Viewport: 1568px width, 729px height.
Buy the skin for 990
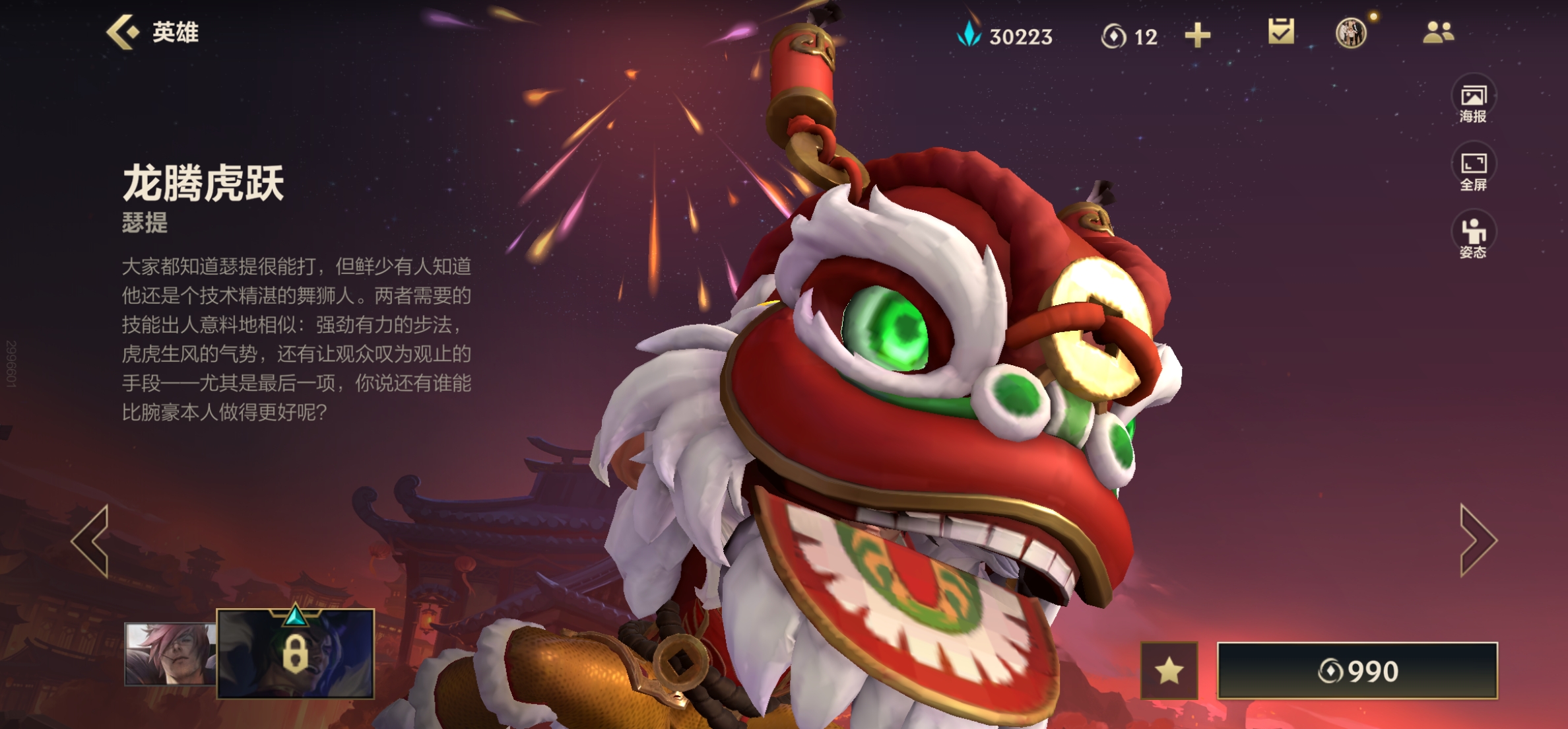tap(1357, 671)
